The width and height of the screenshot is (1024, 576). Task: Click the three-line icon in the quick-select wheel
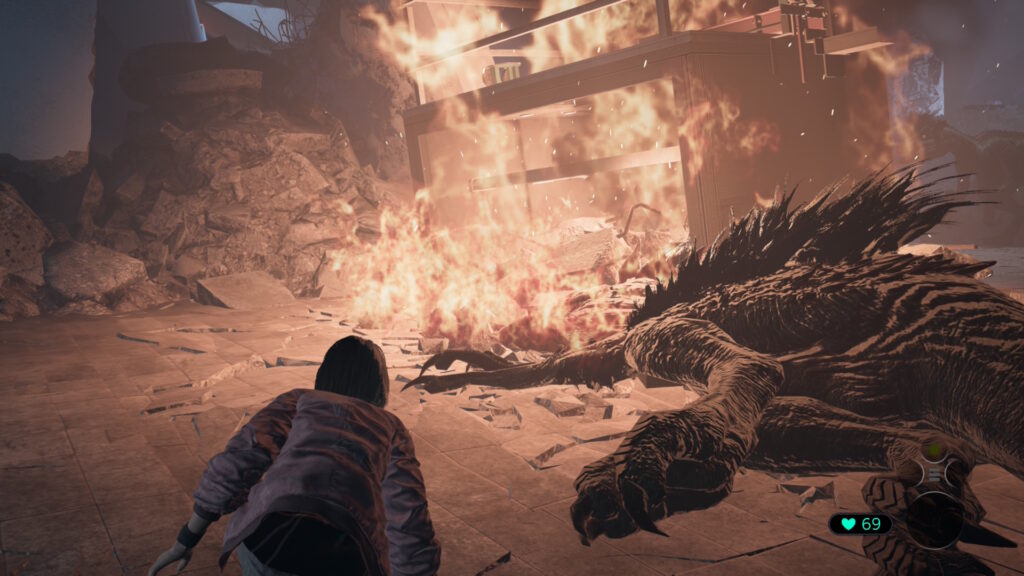pyautogui.click(x=933, y=475)
